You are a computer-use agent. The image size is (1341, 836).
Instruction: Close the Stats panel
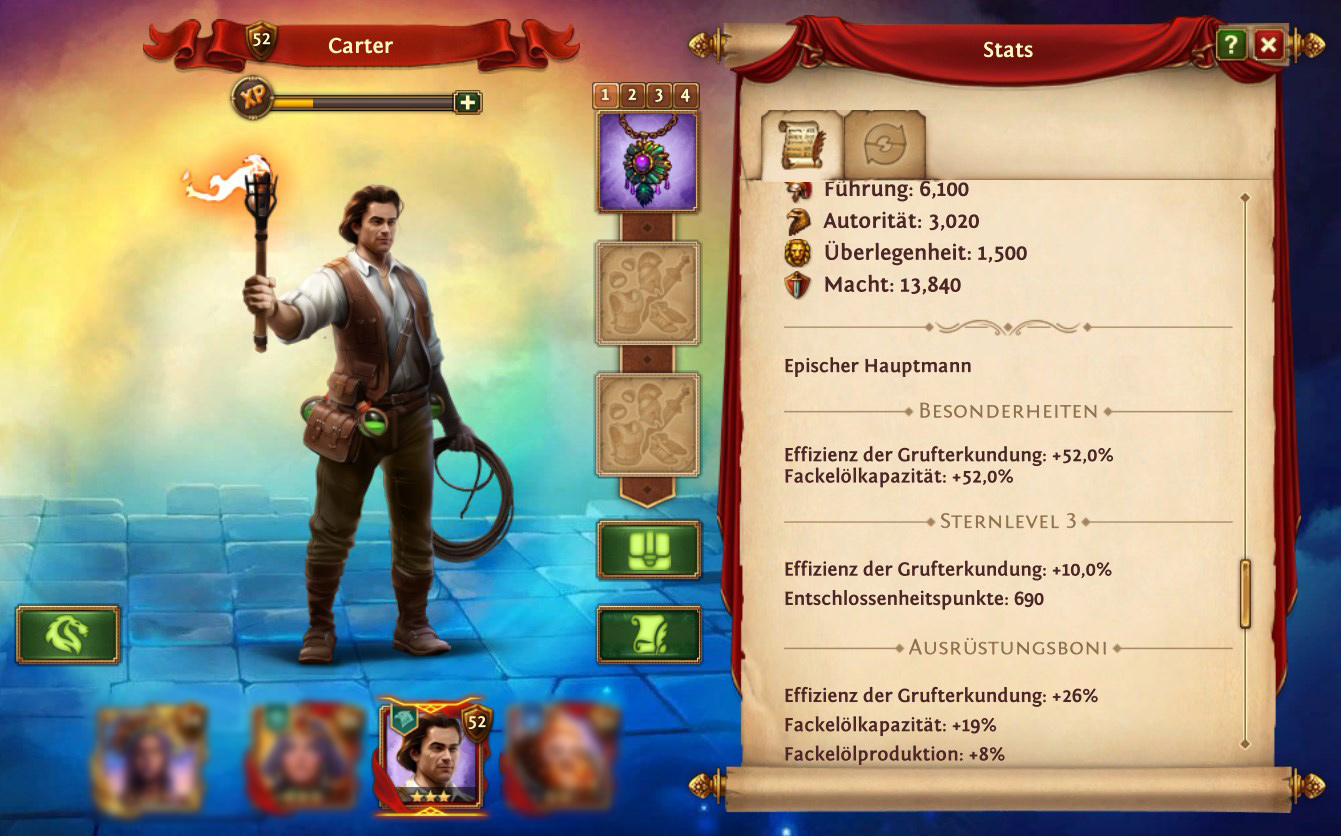tap(1268, 45)
